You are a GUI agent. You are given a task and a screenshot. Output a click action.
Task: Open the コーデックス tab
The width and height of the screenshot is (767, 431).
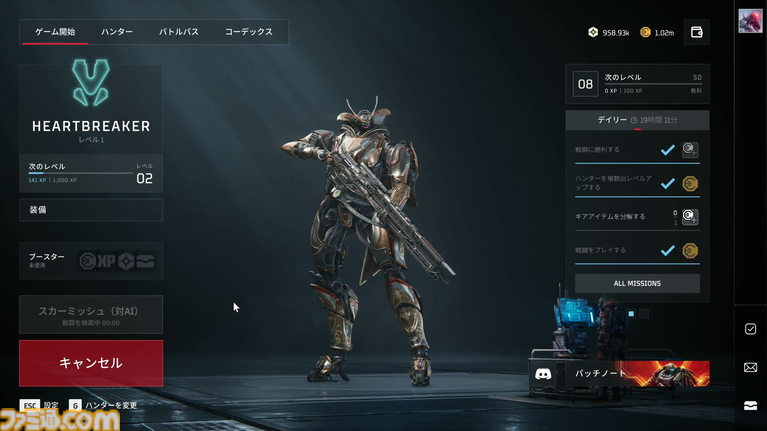[248, 32]
